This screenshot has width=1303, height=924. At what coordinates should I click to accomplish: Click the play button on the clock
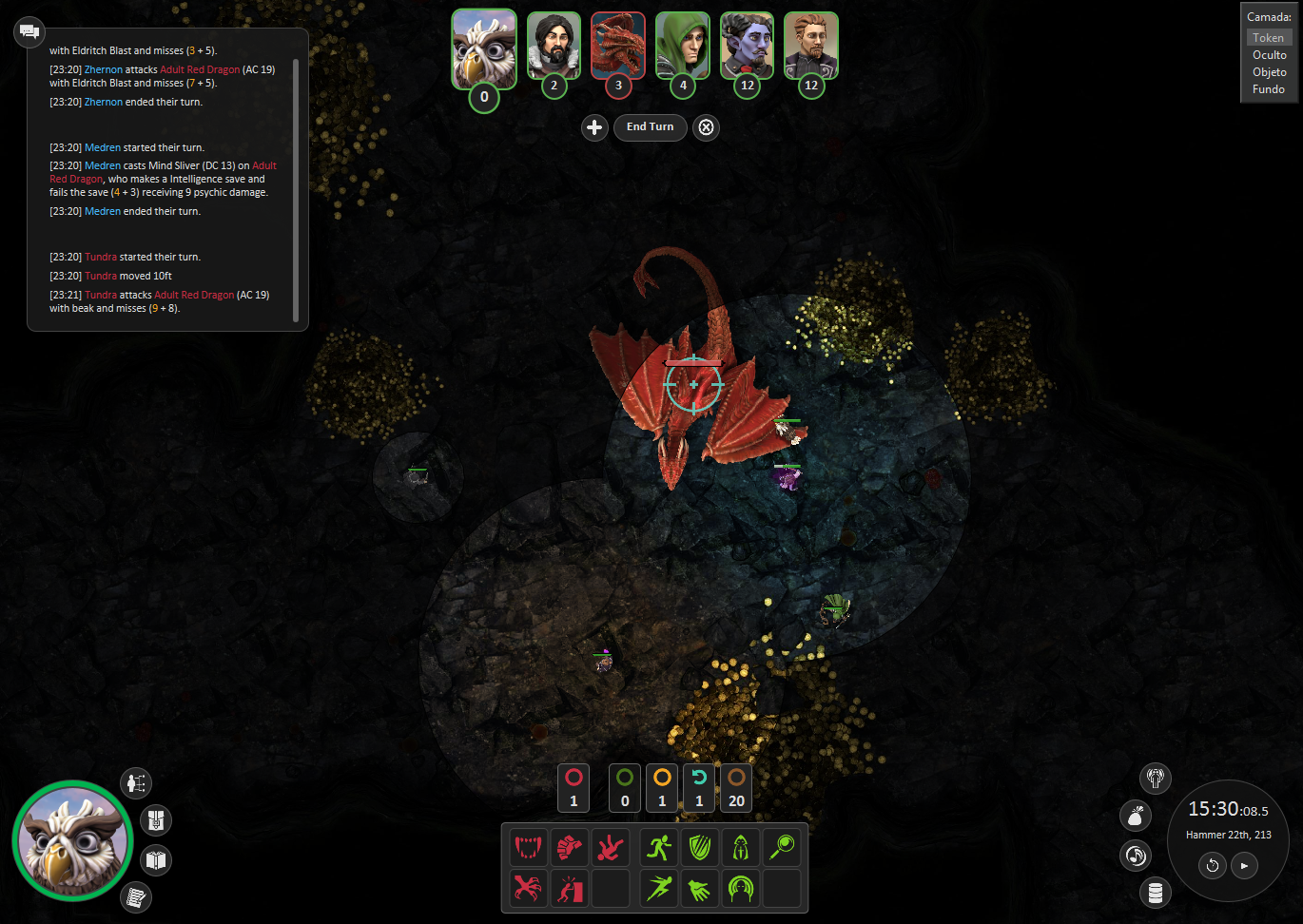[1244, 865]
